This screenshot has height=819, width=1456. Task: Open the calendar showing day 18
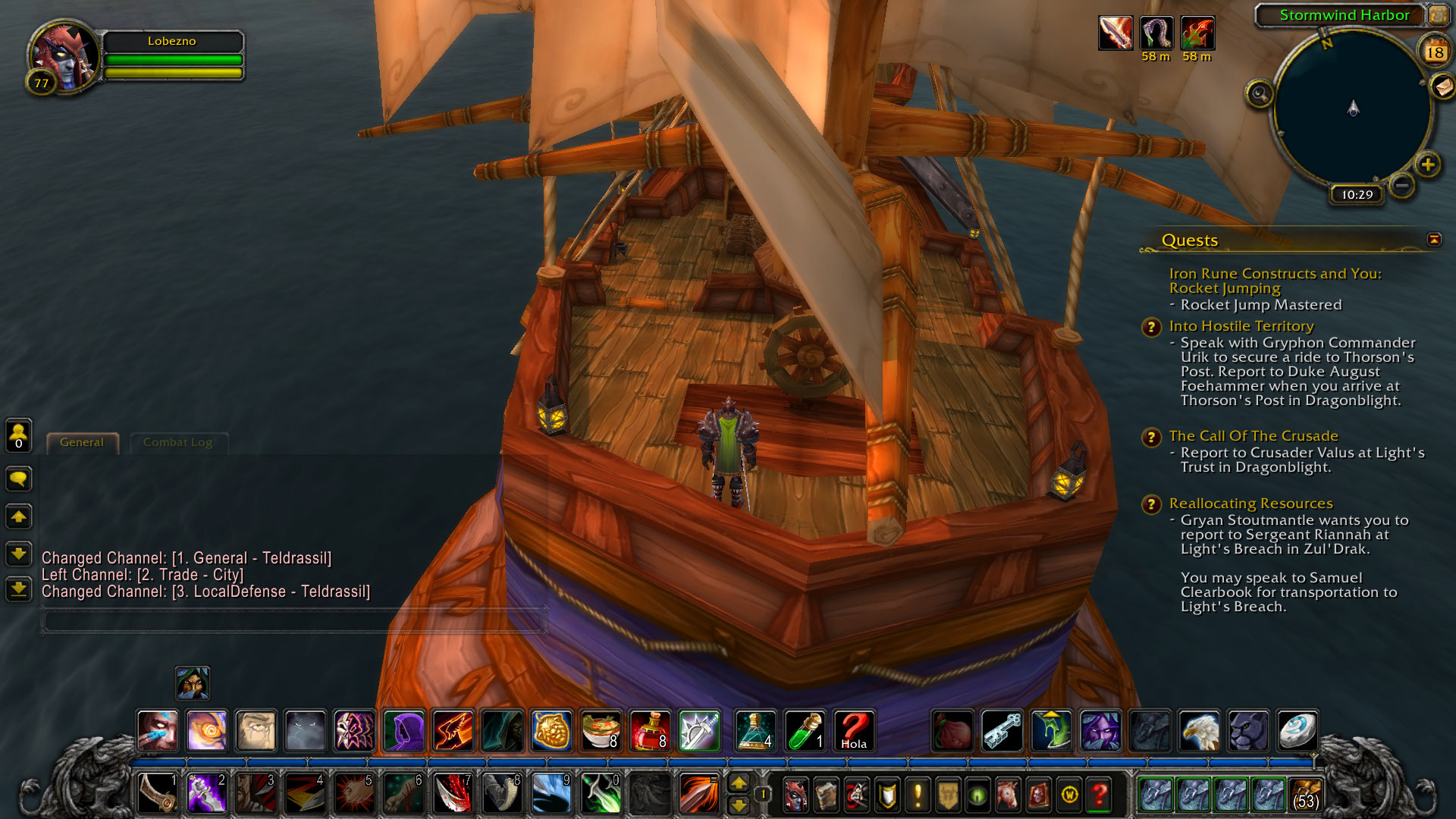click(1434, 52)
